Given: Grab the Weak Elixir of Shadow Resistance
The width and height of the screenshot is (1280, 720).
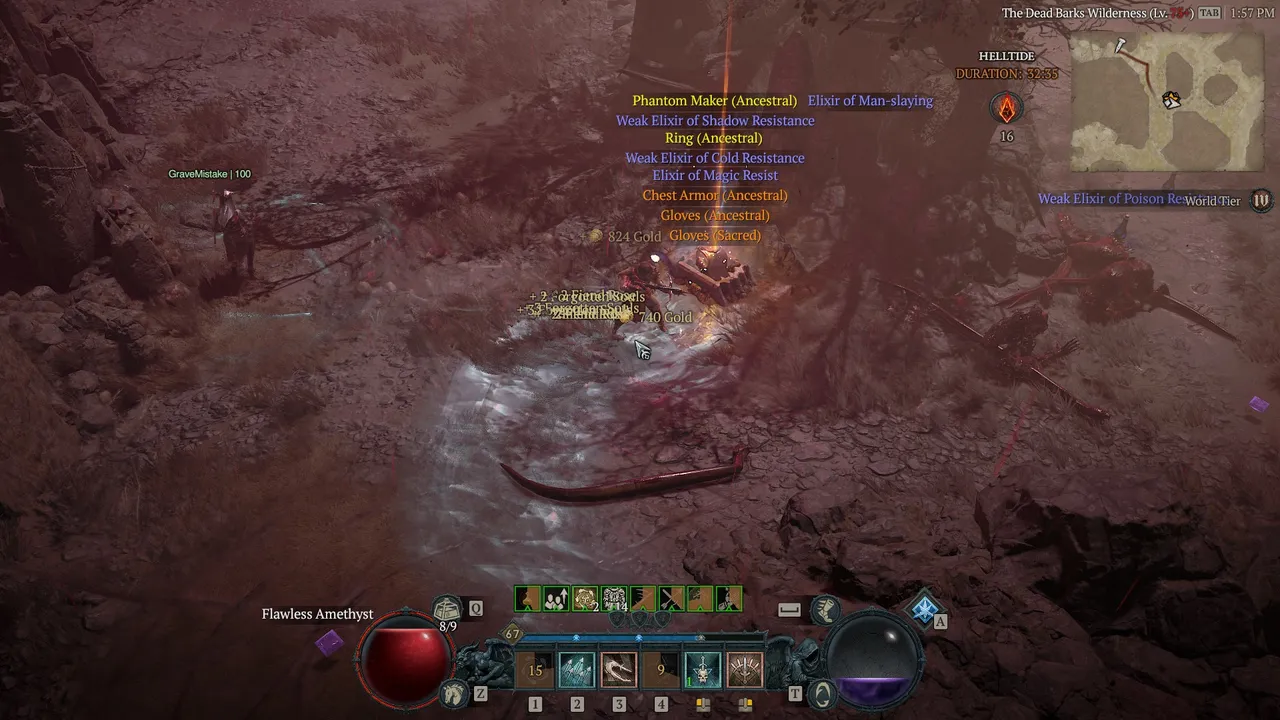Looking at the screenshot, I should pyautogui.click(x=715, y=121).
